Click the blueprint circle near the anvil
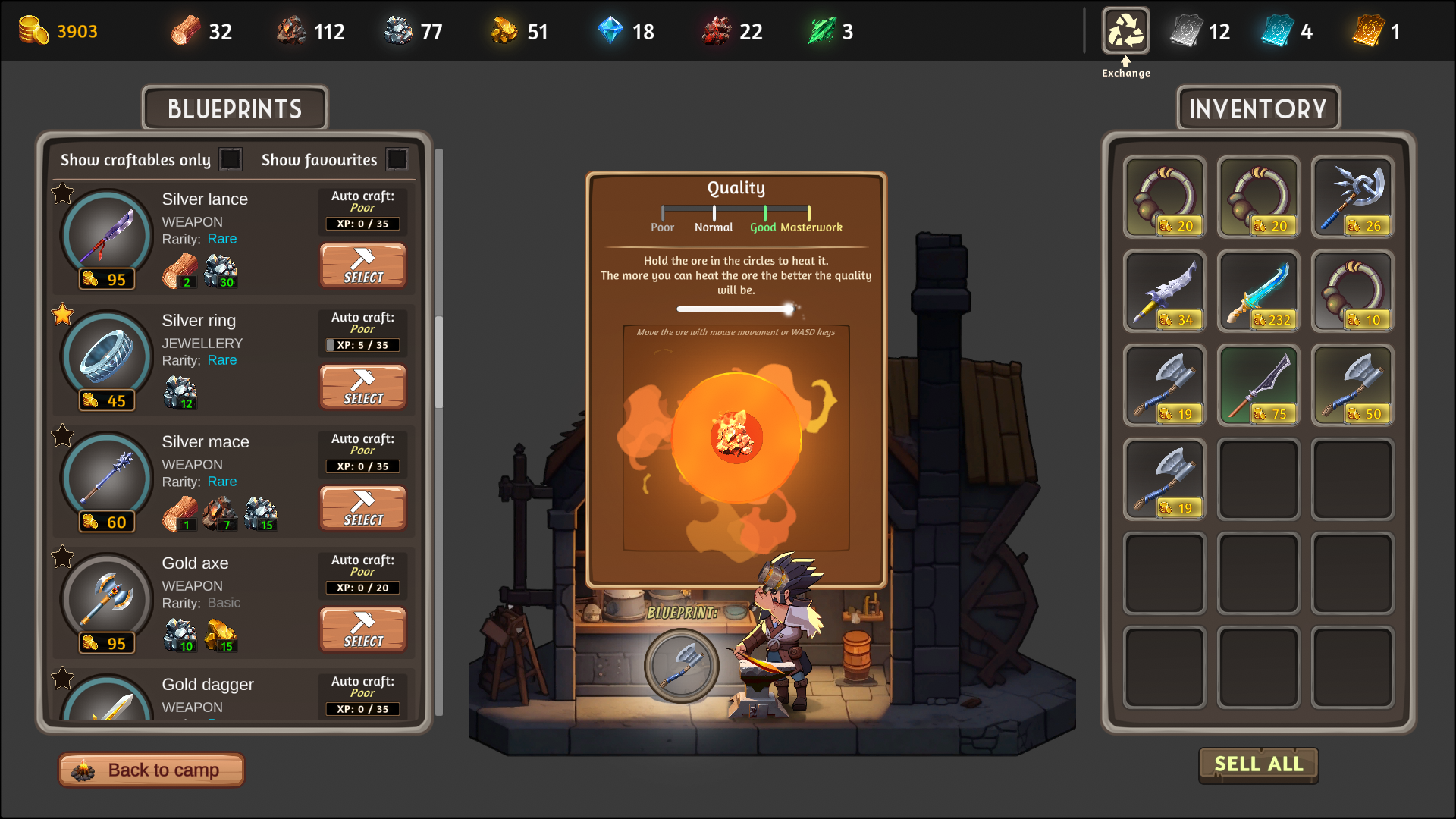1456x819 pixels. click(x=682, y=666)
